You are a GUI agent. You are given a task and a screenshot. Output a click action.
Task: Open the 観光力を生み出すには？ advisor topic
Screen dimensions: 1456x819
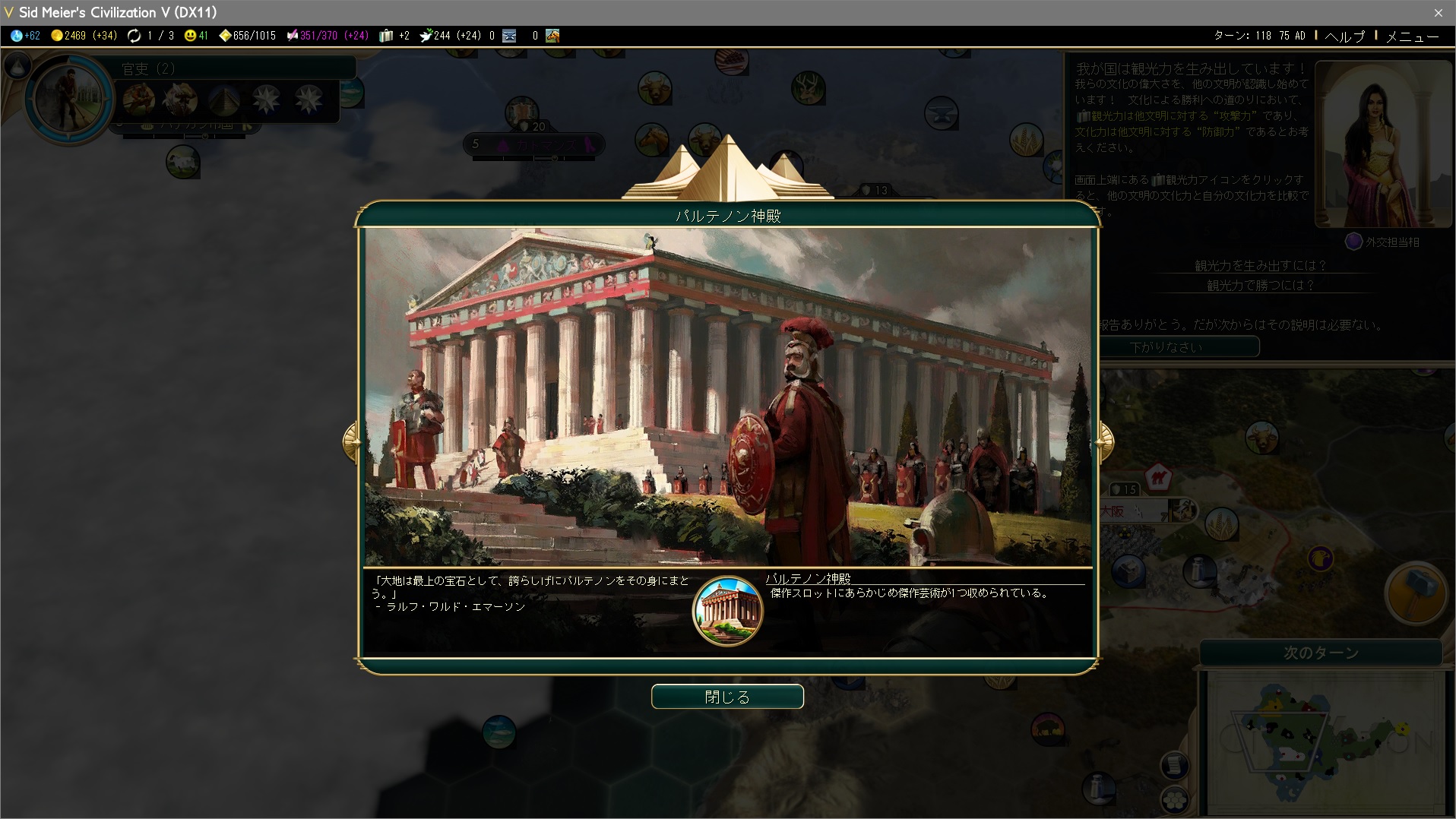tap(1260, 266)
